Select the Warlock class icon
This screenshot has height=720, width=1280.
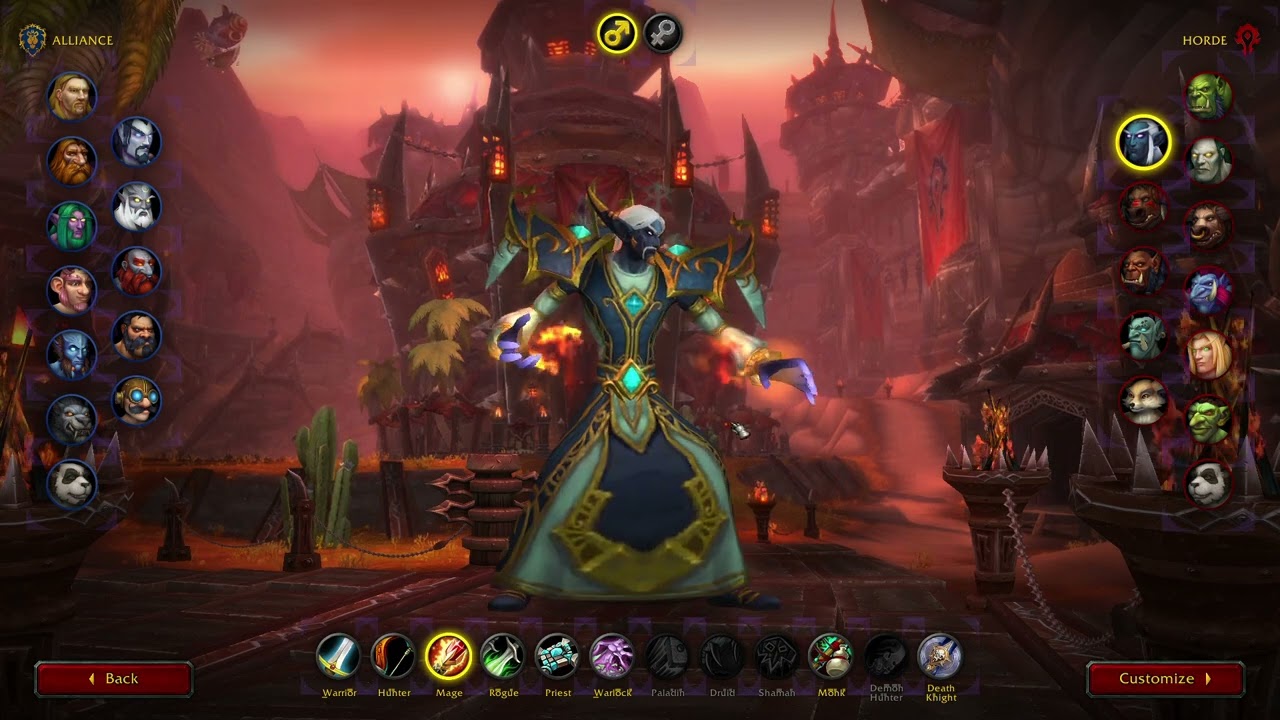point(610,658)
